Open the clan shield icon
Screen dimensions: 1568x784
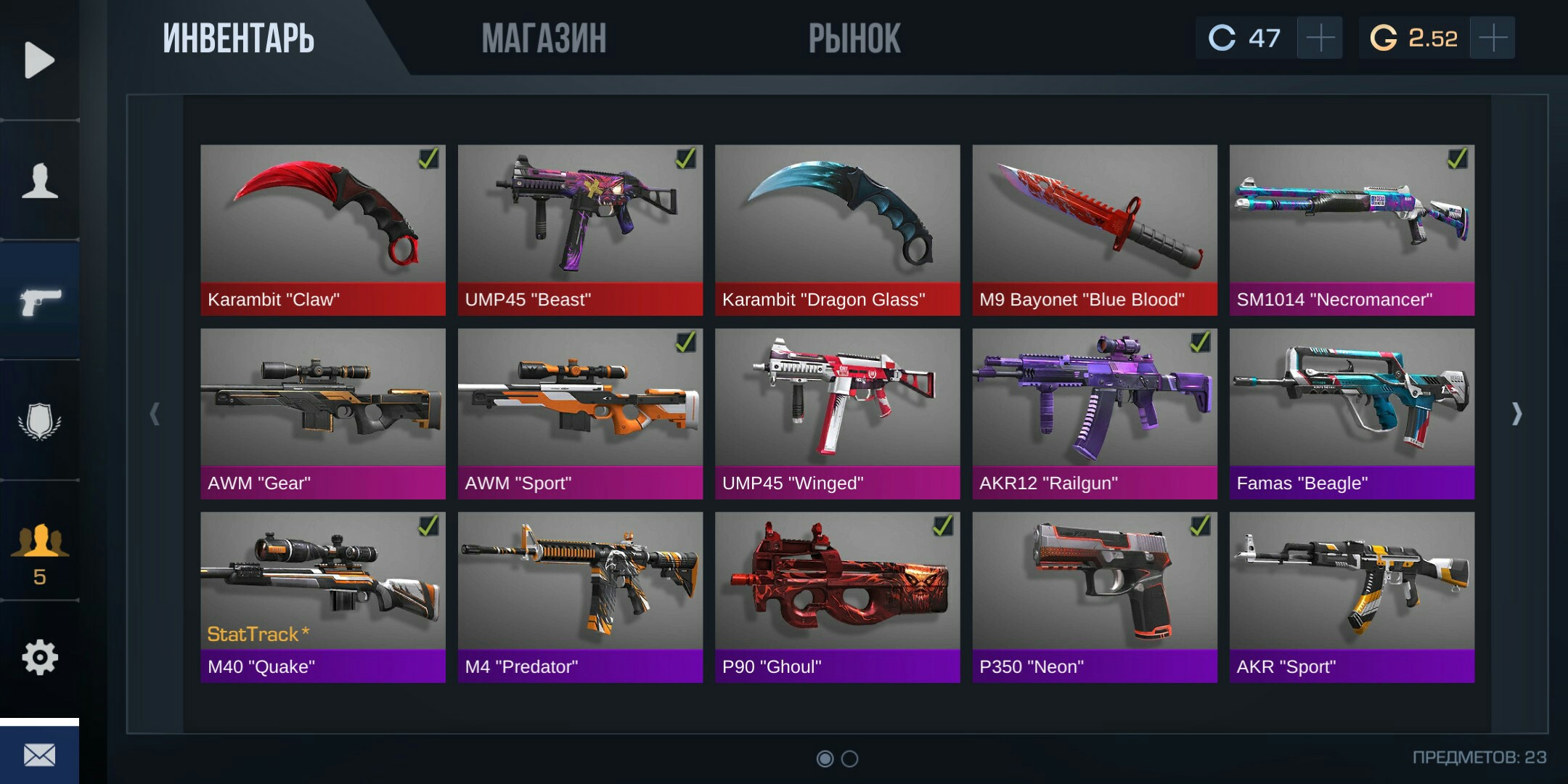[39, 421]
